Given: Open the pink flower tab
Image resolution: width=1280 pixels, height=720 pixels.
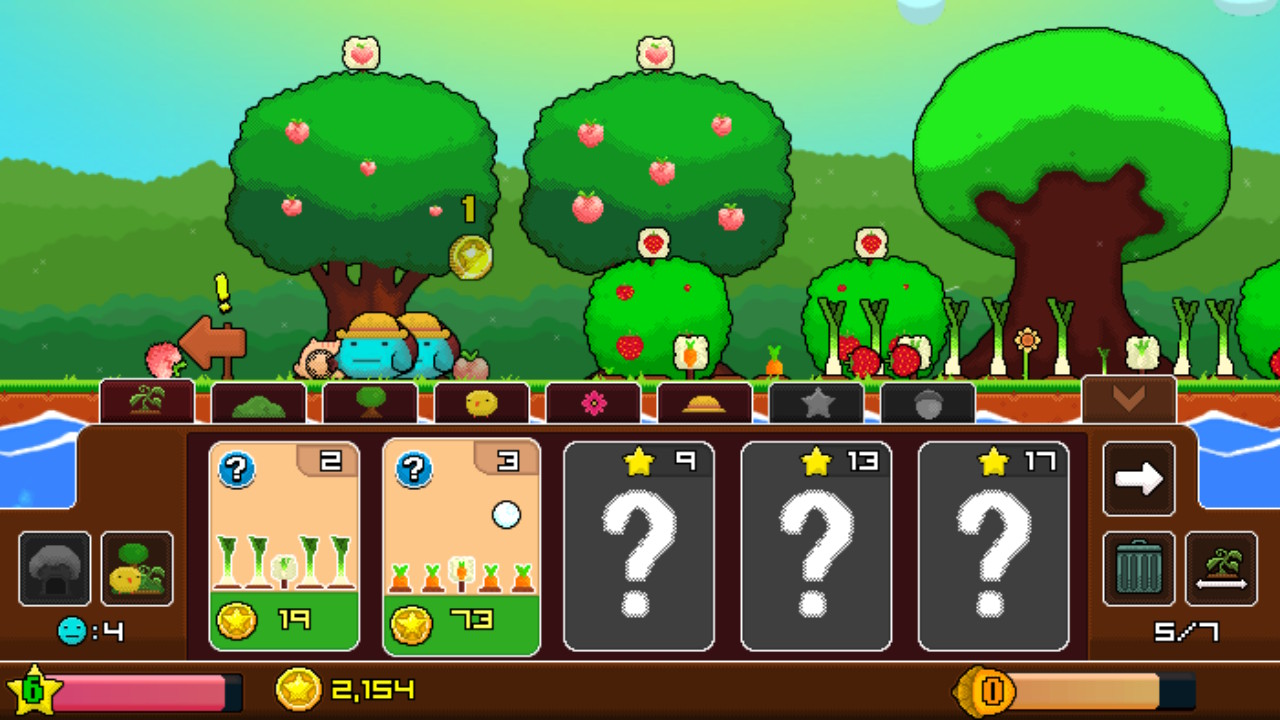Looking at the screenshot, I should (x=593, y=403).
